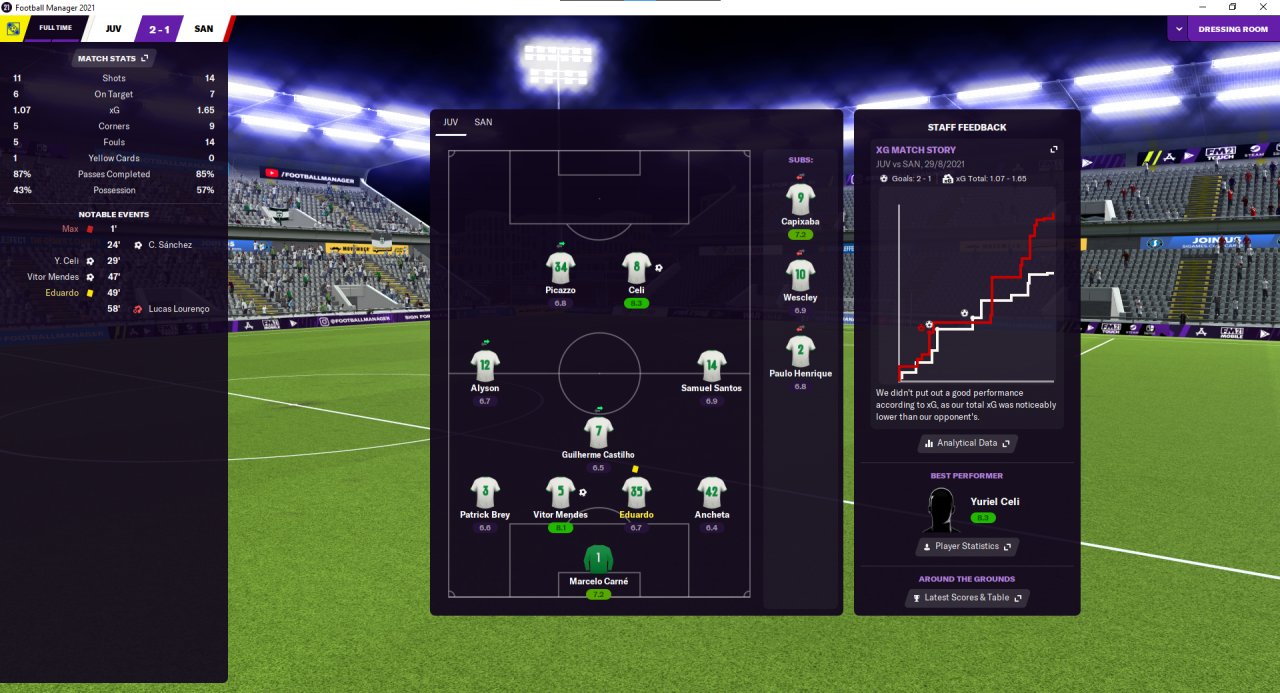Choose player Celi number 8 shirt
Screen dimensions: 1280x693
[x=636, y=268]
